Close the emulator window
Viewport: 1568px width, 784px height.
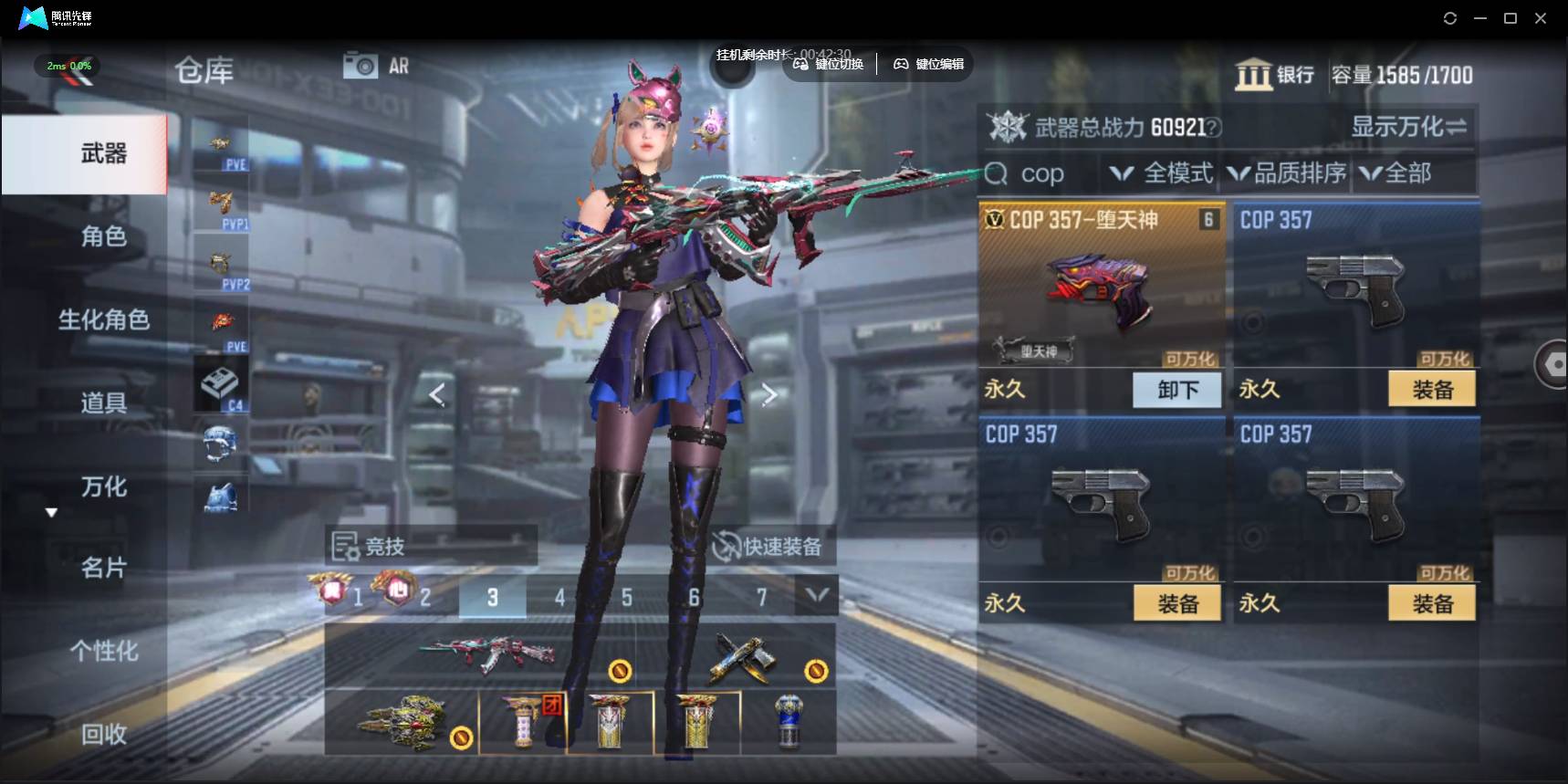[x=1541, y=18]
